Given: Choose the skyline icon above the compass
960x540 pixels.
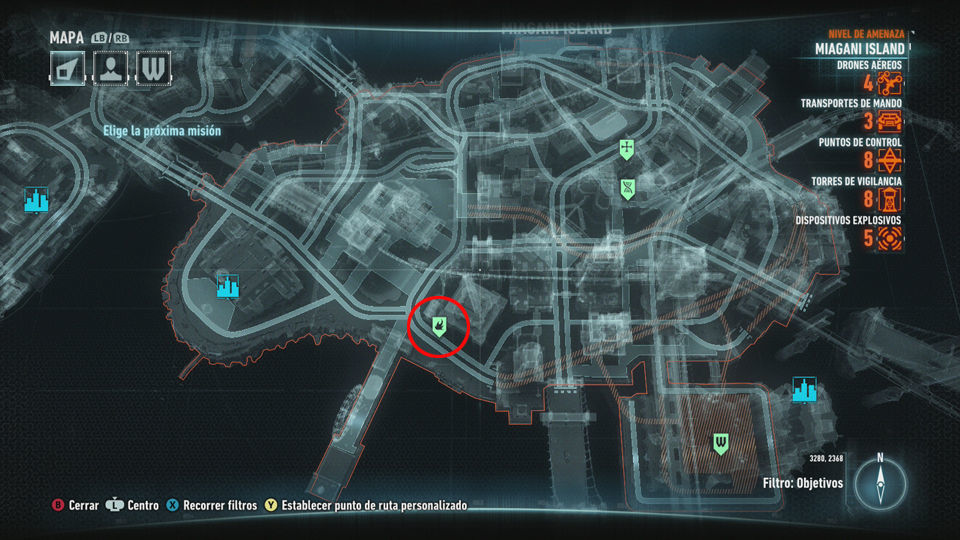Looking at the screenshot, I should point(803,389).
